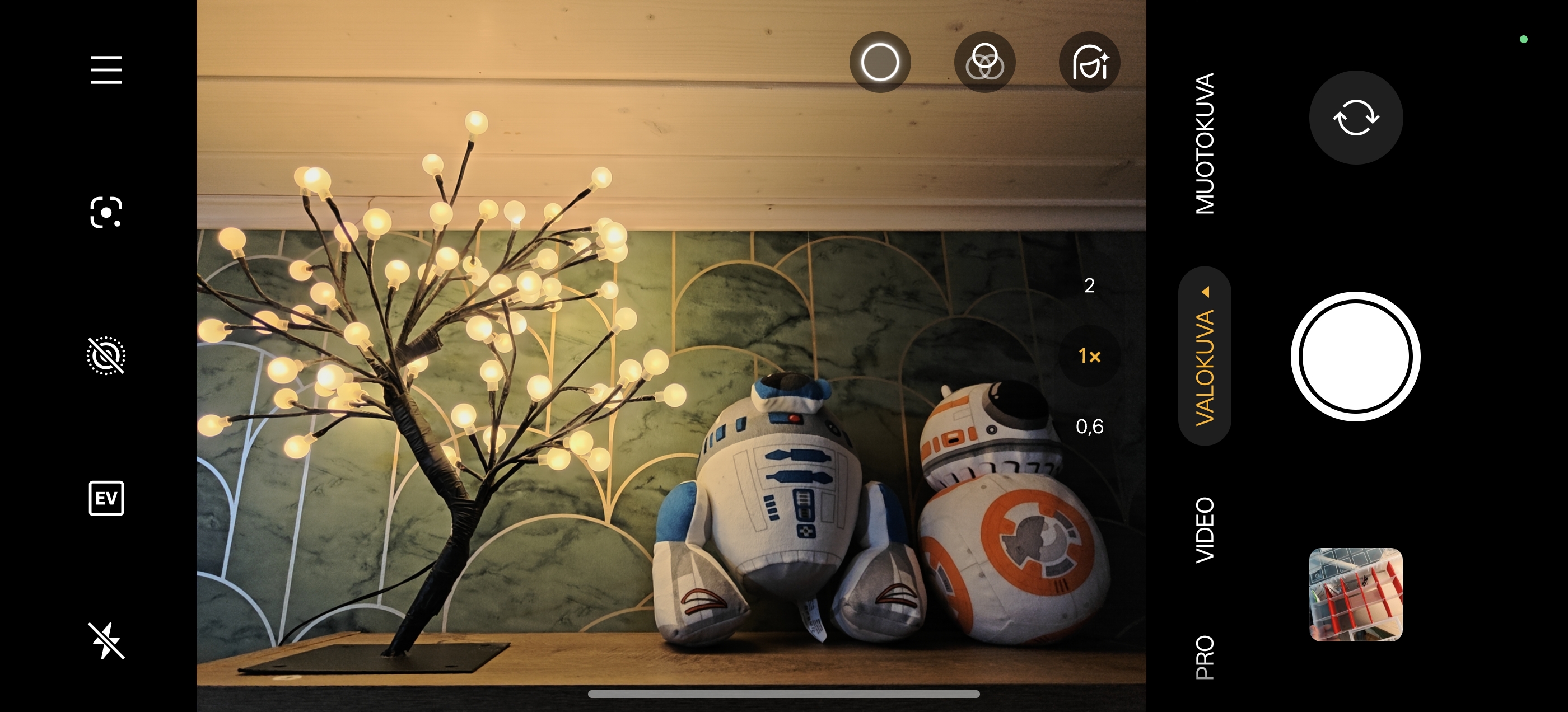
Task: Select the 1x zoom level
Action: 1089,356
